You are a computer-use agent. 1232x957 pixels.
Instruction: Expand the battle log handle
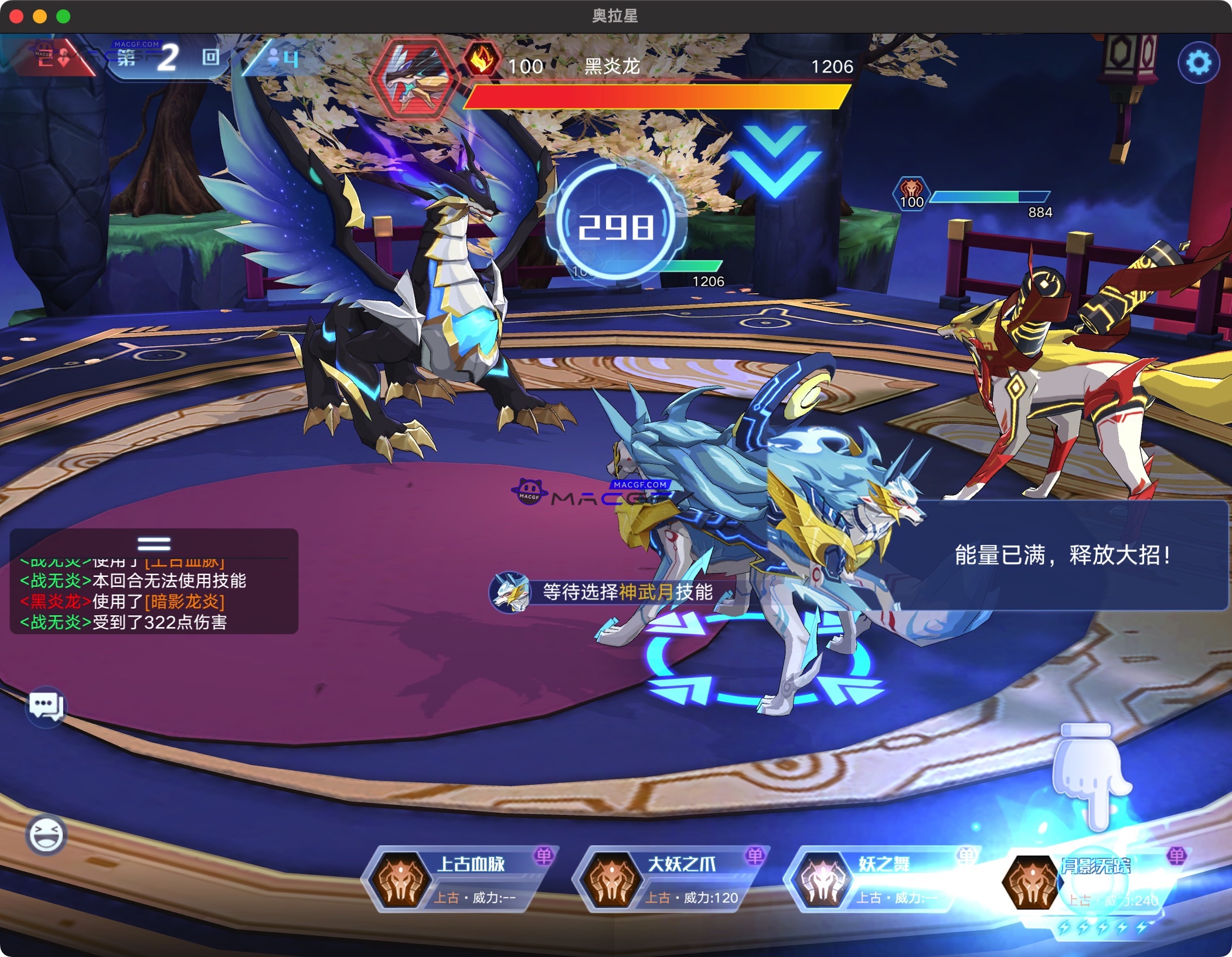click(x=154, y=544)
